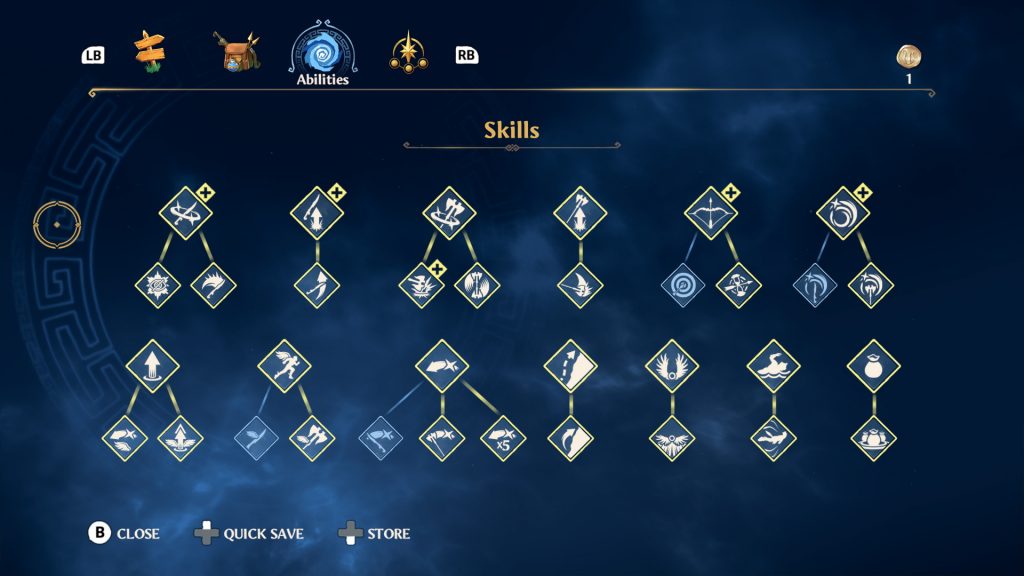Select the bow and arrow skill
Image resolution: width=1024 pixels, height=576 pixels.
[711, 213]
